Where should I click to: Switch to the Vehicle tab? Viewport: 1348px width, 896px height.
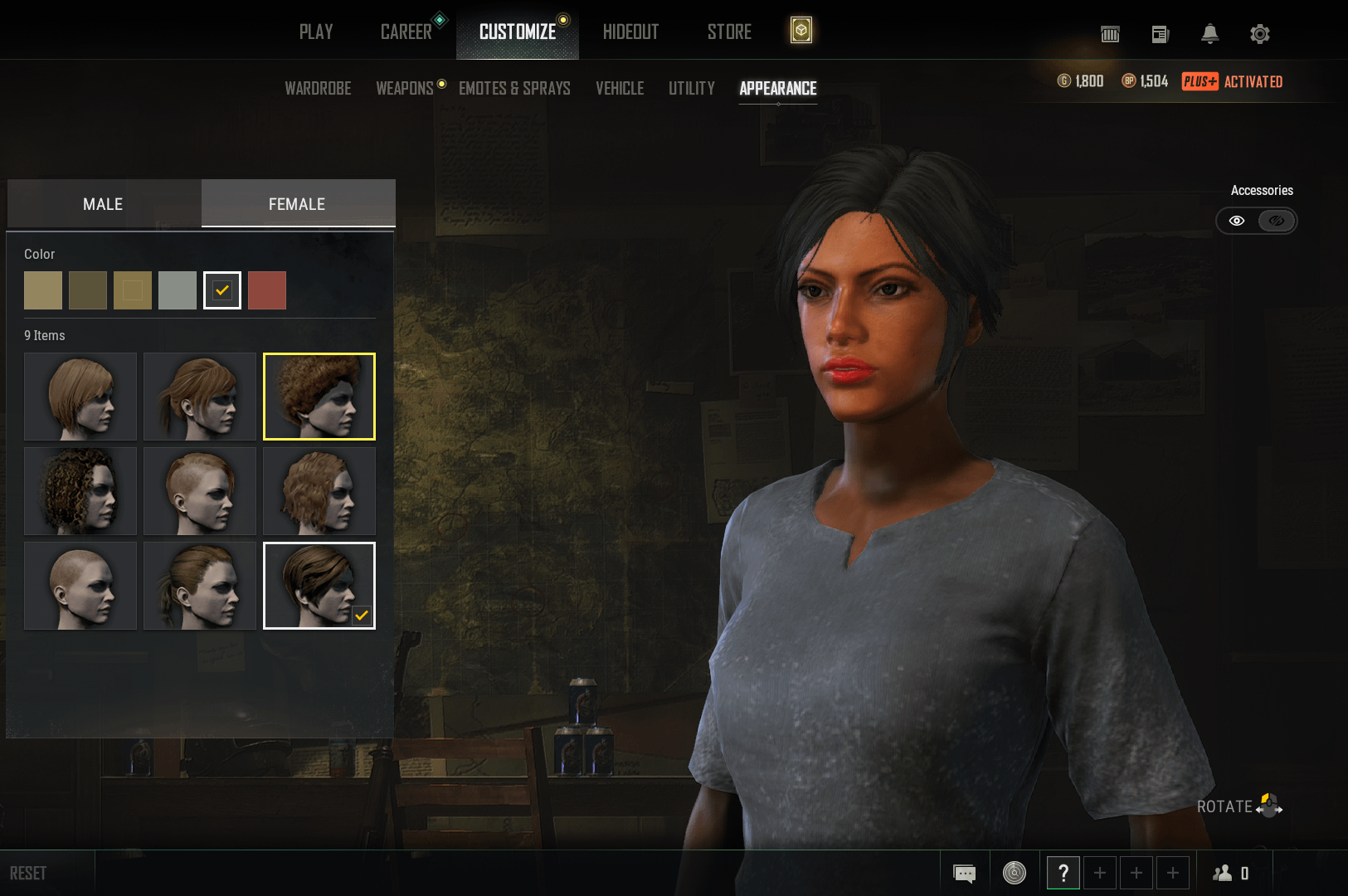coord(620,88)
